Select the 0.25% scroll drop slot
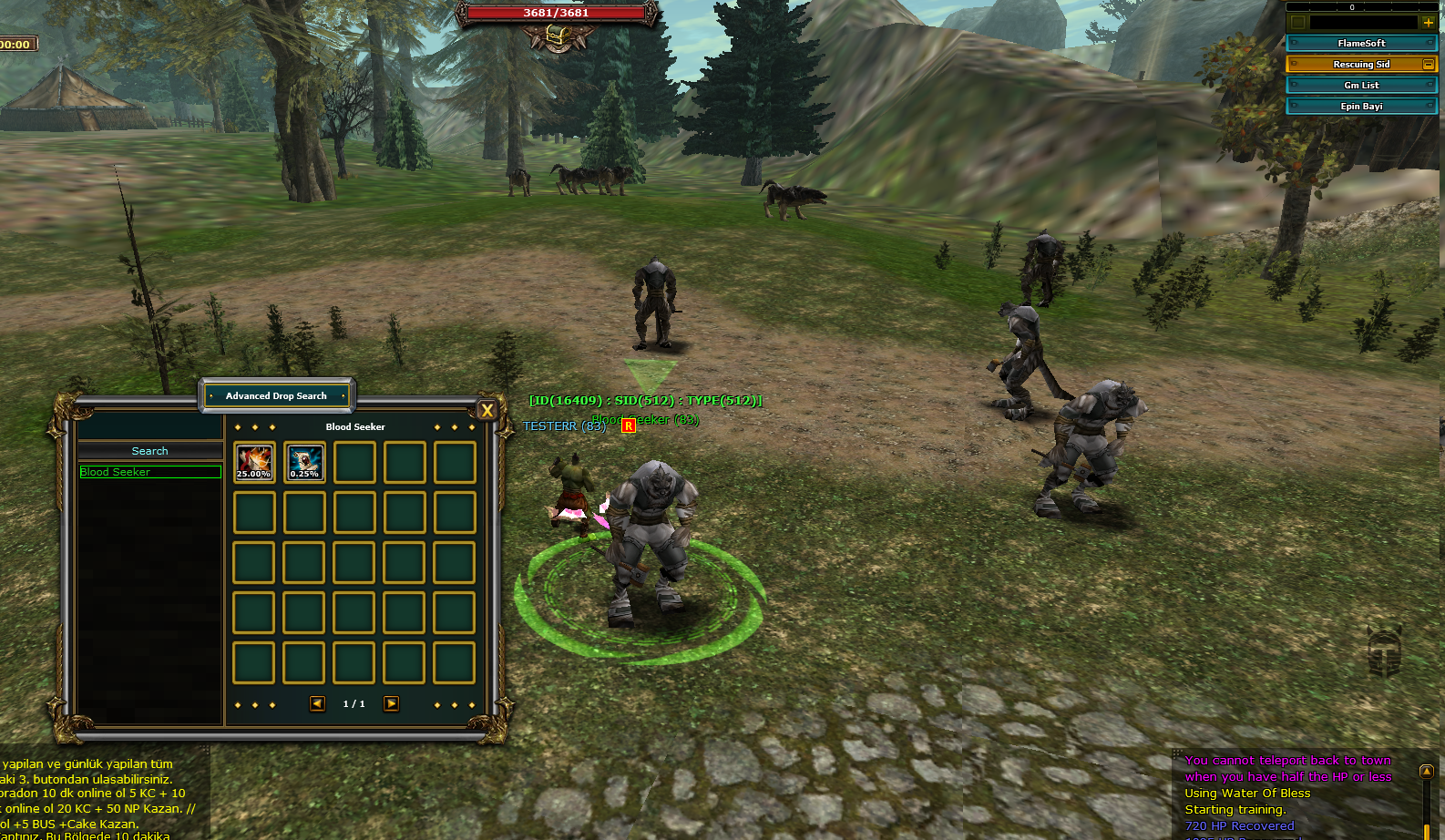Screen dimensions: 1445x840 (304, 462)
